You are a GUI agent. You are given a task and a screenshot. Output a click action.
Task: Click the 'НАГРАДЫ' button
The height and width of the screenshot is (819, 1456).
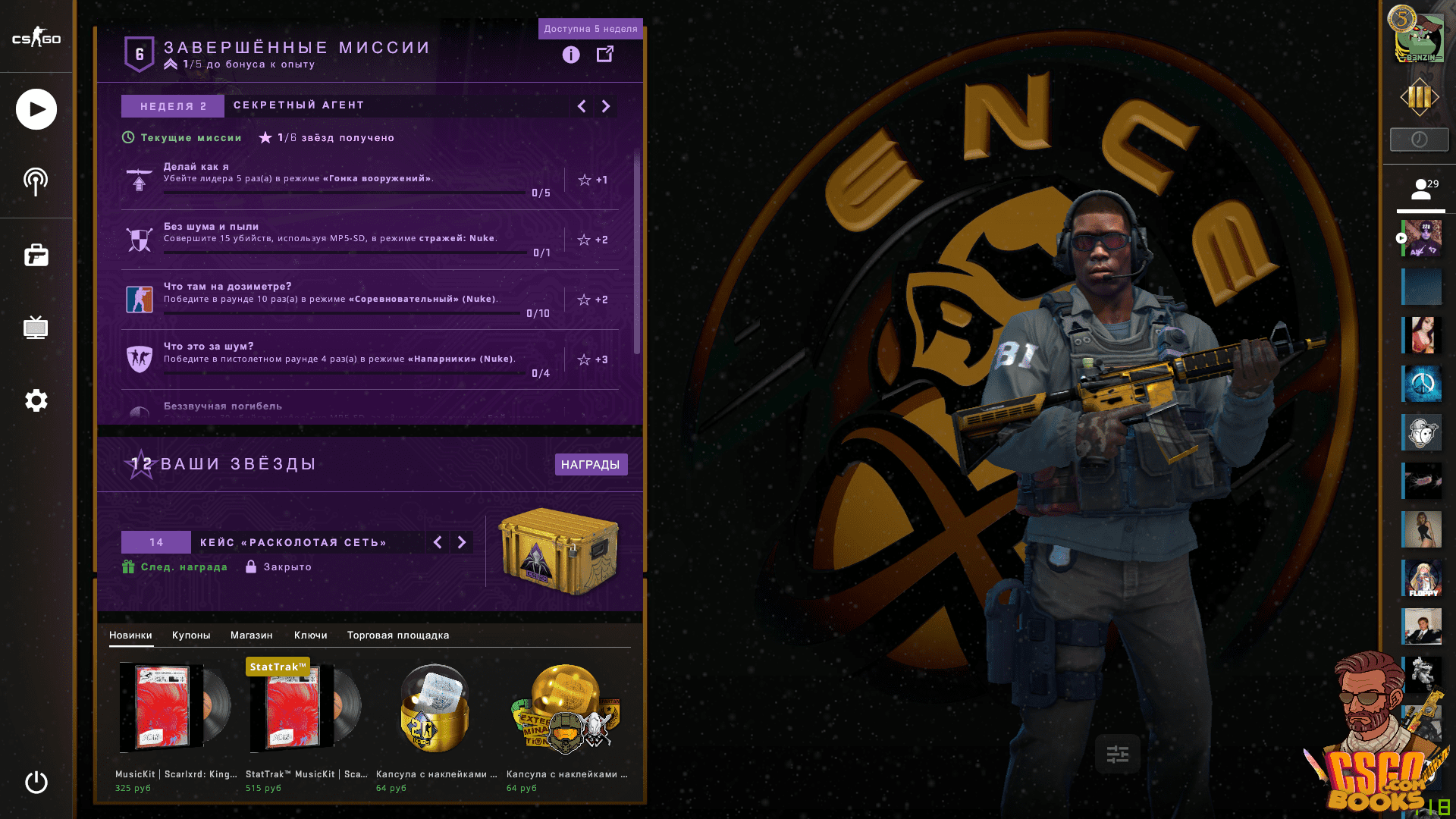(x=591, y=464)
